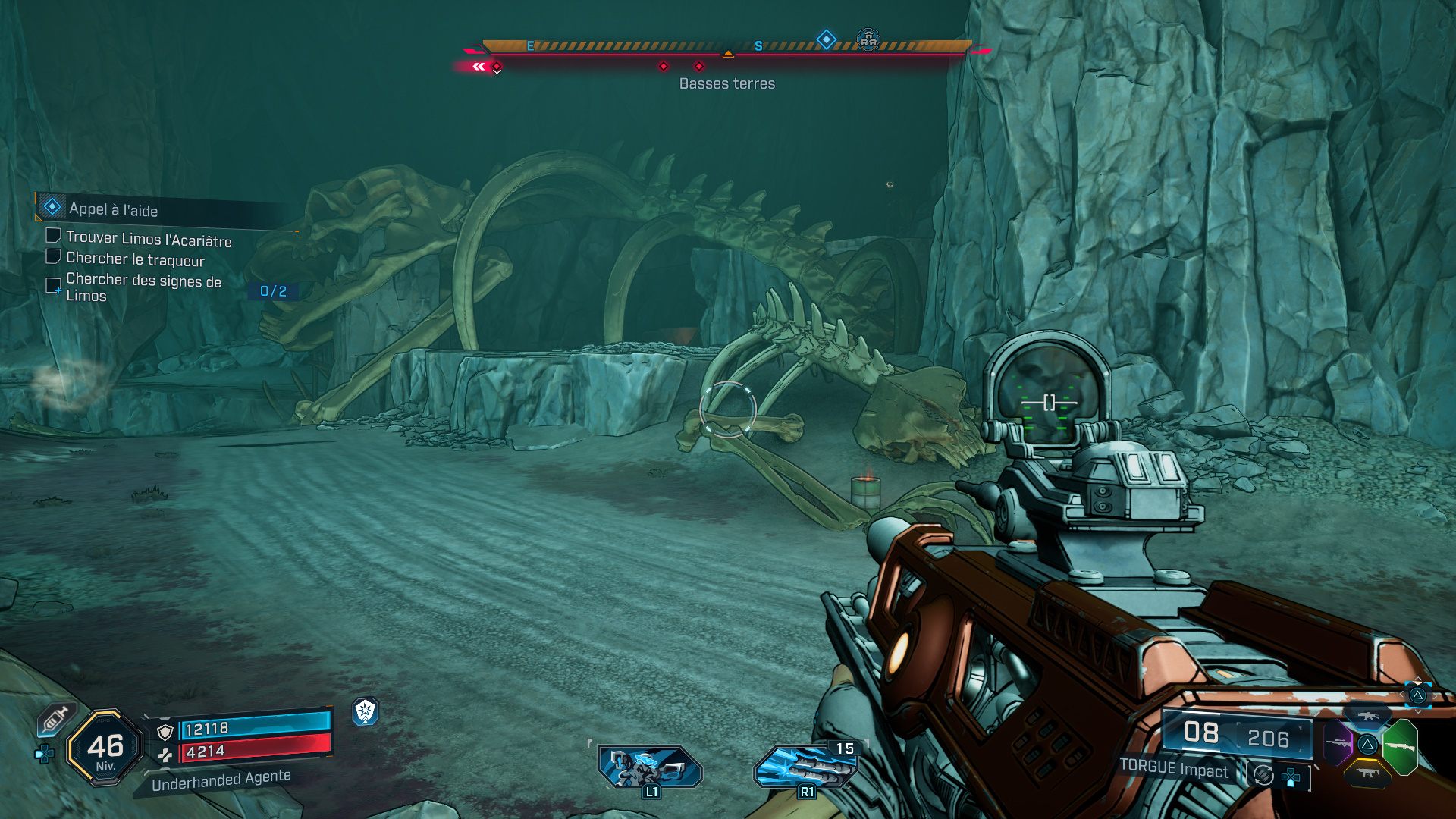Select the settlement huts icon on compass
Image resolution: width=1456 pixels, height=819 pixels.
click(868, 39)
